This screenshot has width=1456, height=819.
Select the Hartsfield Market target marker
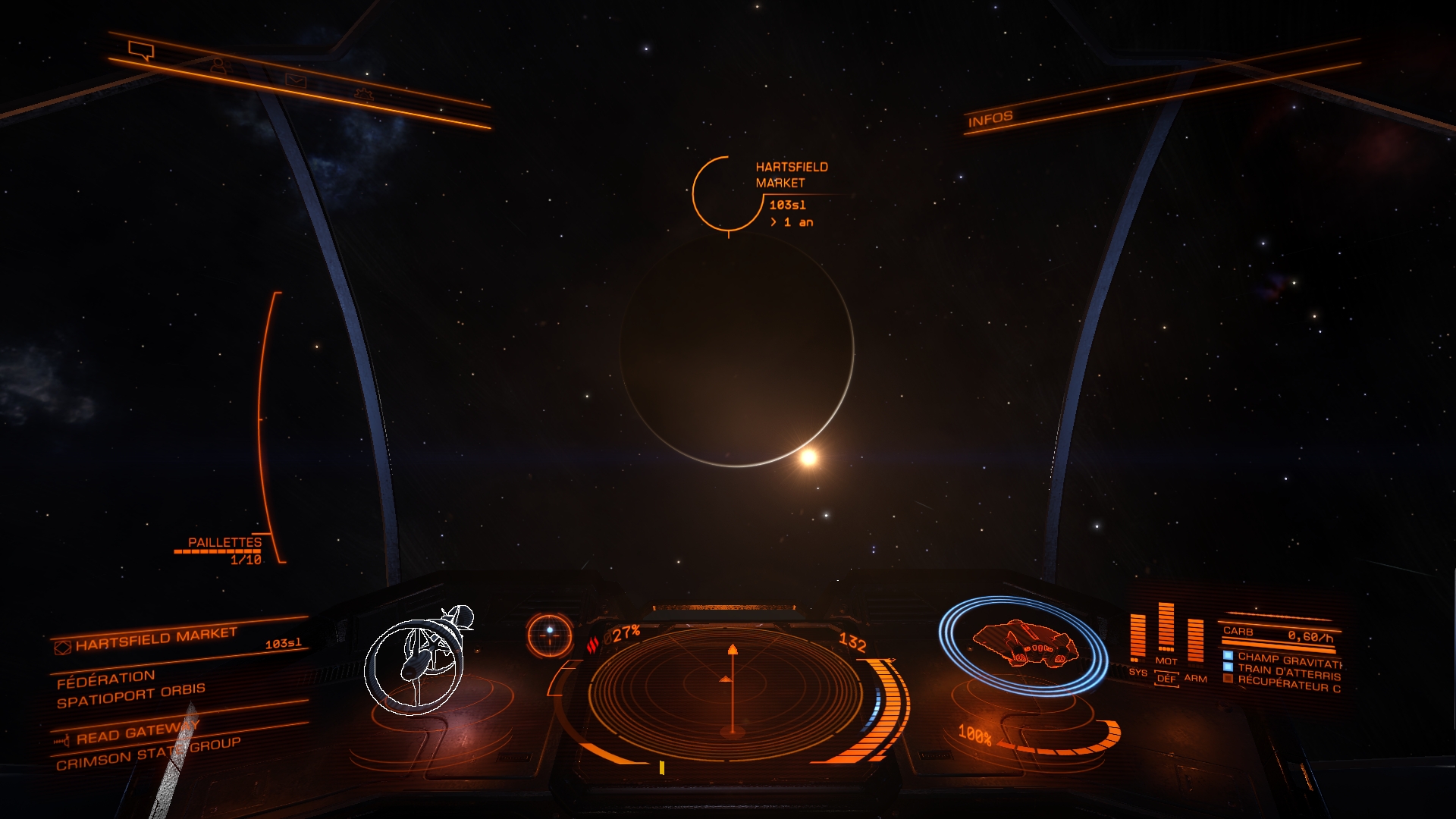pyautogui.click(x=728, y=194)
